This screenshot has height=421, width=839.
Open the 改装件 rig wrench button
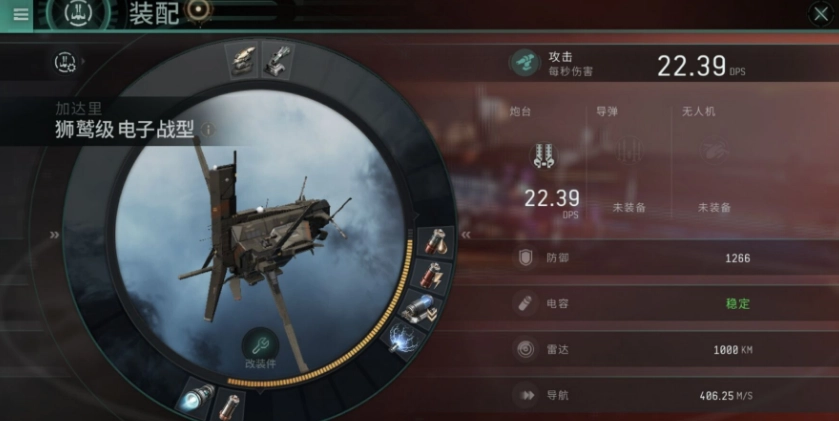click(260, 346)
